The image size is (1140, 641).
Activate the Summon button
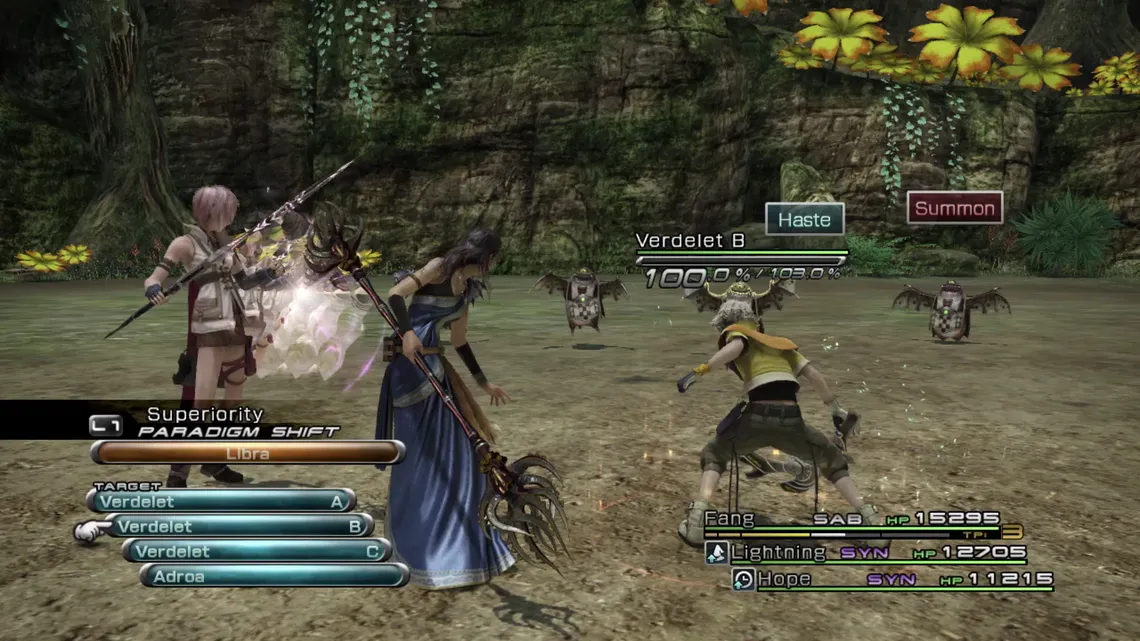point(954,208)
